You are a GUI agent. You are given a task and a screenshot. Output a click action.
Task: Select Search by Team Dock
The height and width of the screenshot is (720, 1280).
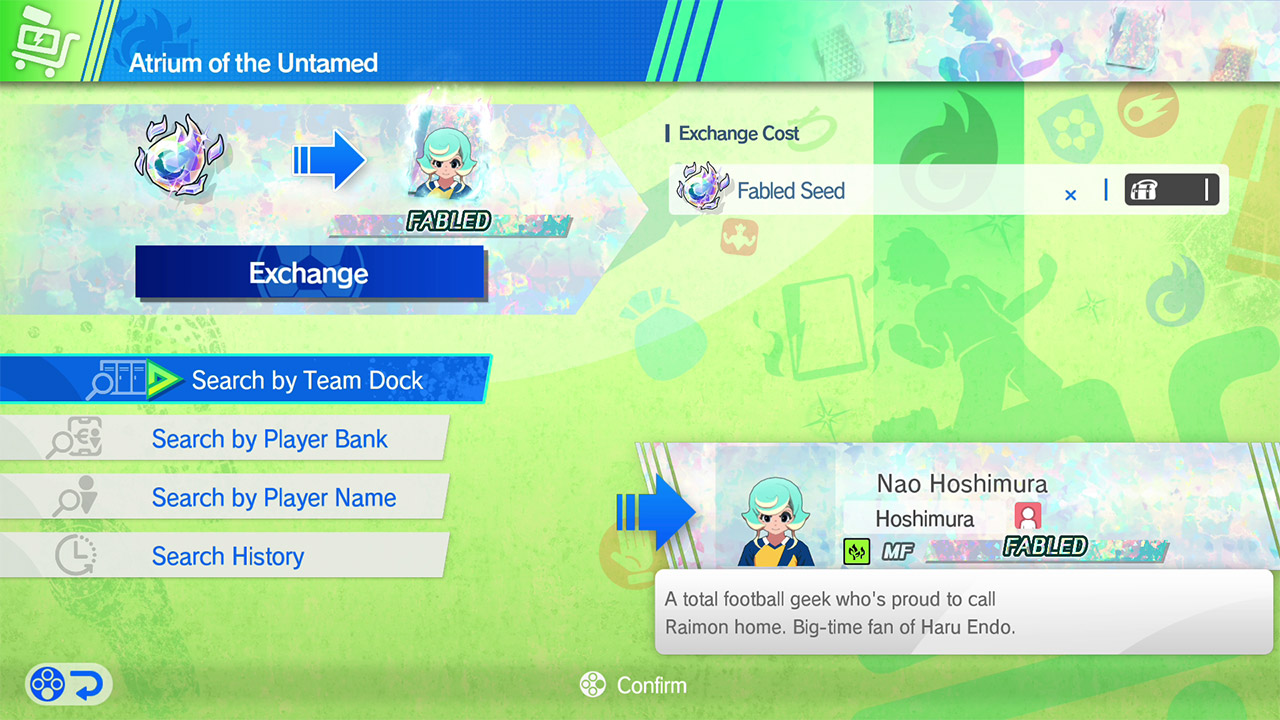click(x=306, y=380)
